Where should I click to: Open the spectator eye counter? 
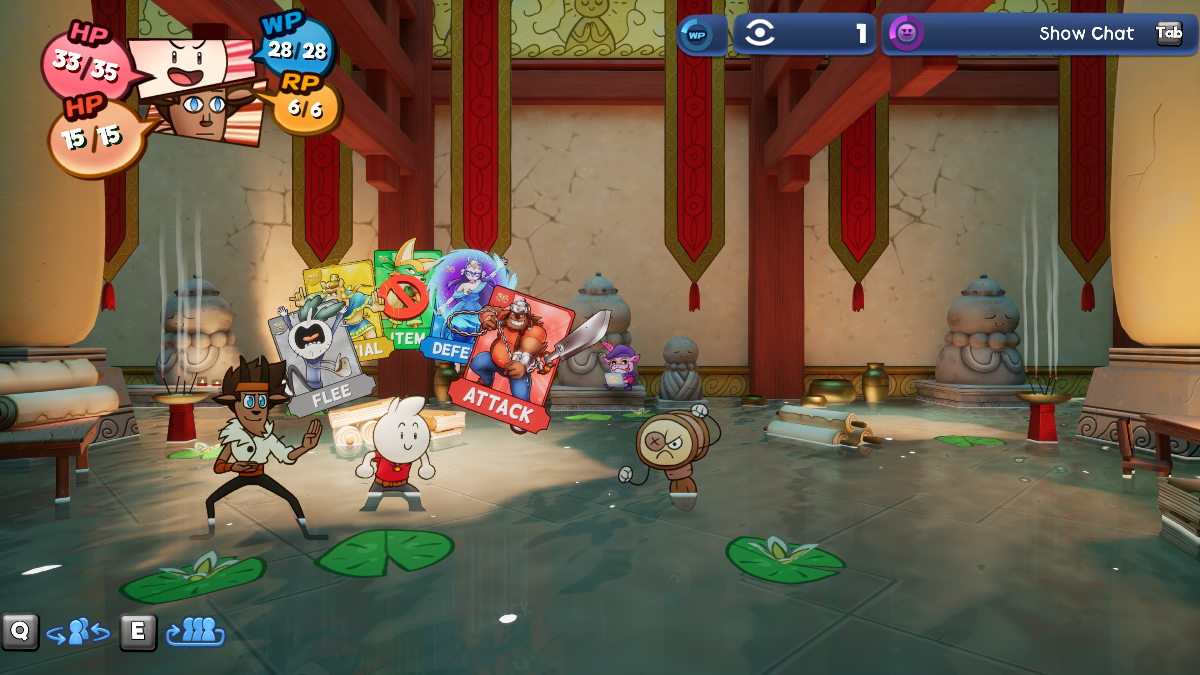click(x=805, y=34)
